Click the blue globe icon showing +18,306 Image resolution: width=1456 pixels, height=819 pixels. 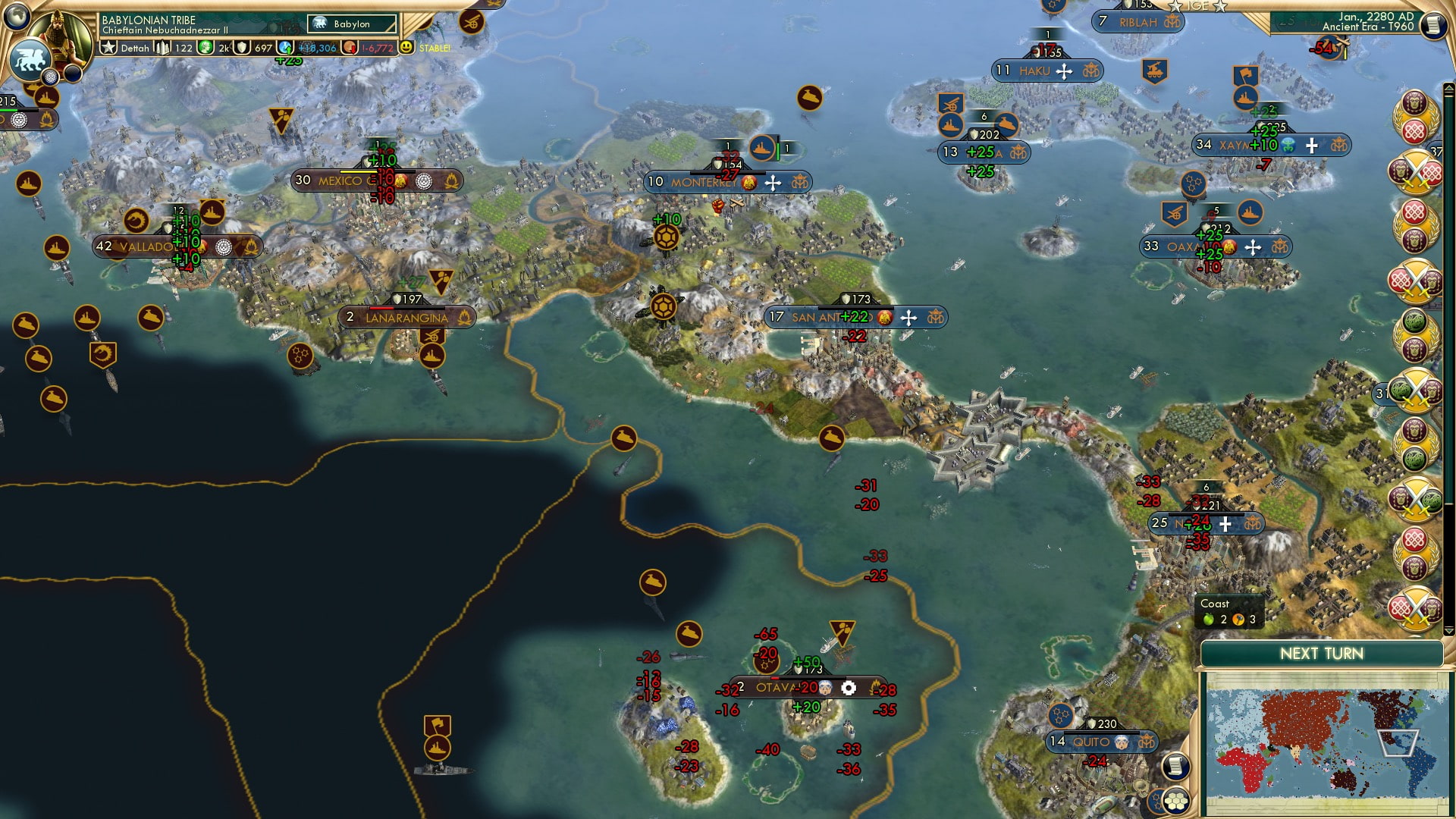(286, 48)
